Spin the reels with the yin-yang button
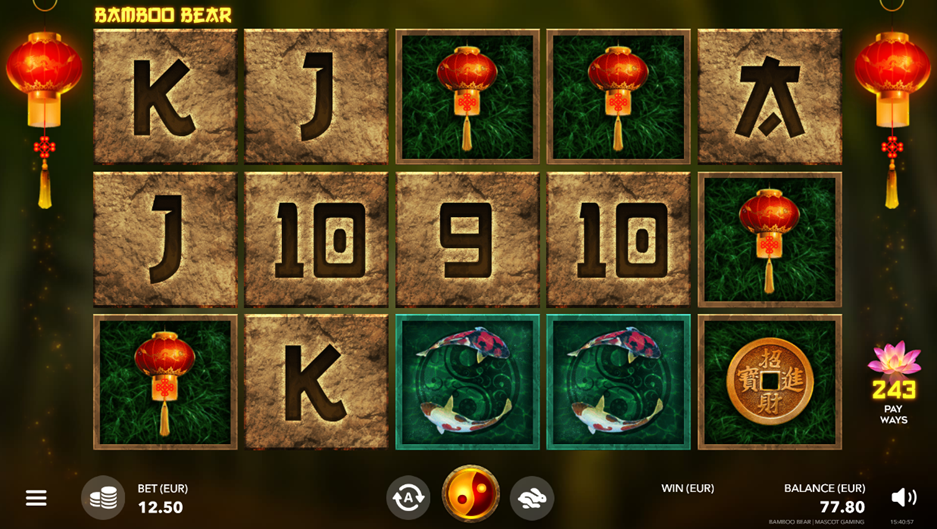Image resolution: width=937 pixels, height=529 pixels. [x=470, y=494]
